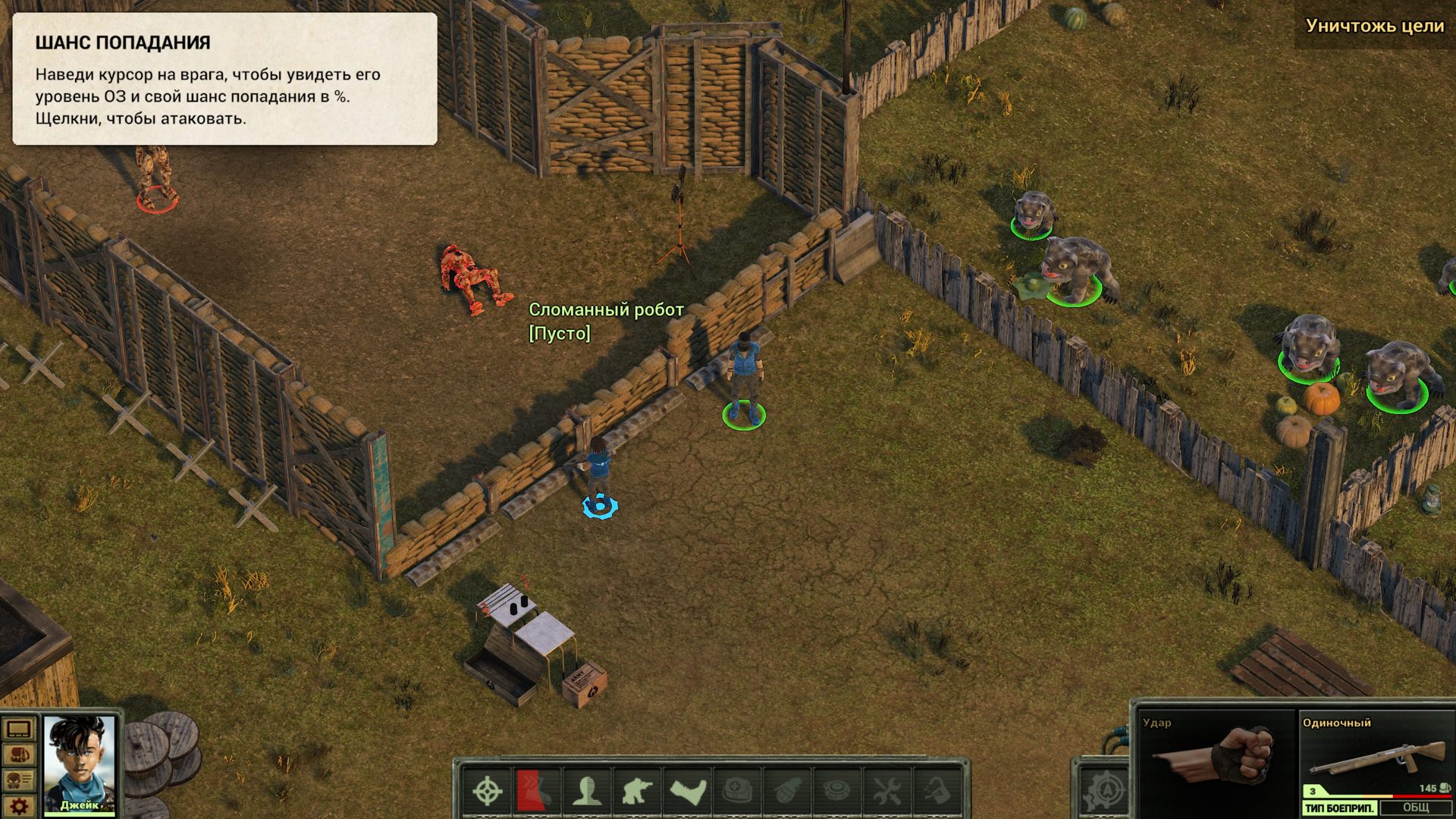The width and height of the screenshot is (1456, 819).
Task: Activate the boot kick action
Action: coord(687,791)
